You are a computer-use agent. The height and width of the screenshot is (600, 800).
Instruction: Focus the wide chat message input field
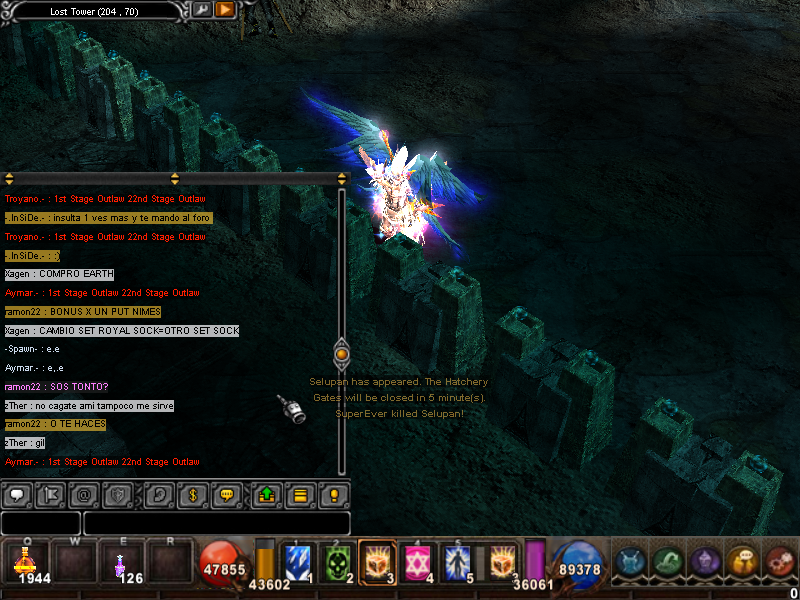tap(216, 523)
